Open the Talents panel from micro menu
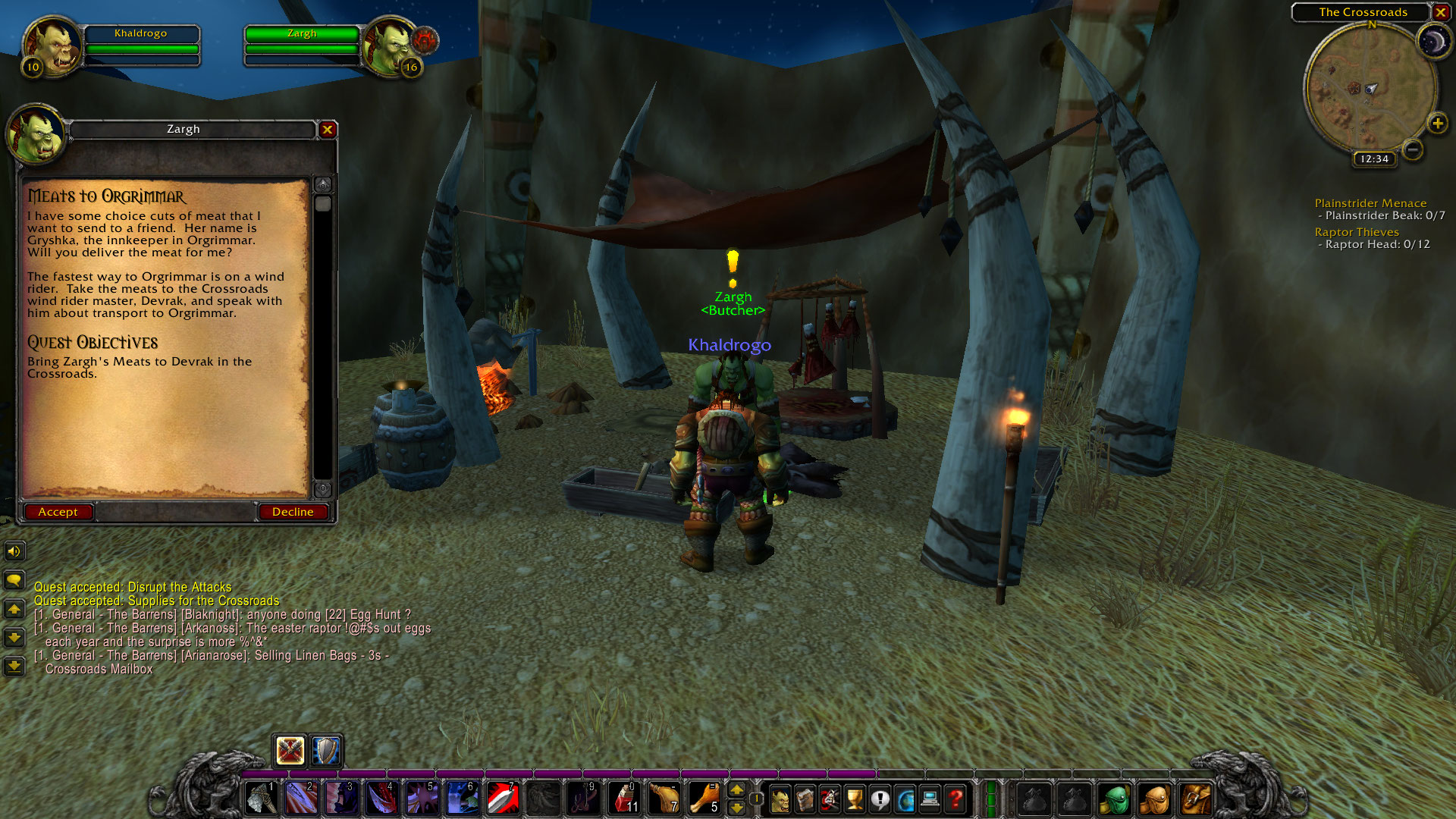 [829, 798]
